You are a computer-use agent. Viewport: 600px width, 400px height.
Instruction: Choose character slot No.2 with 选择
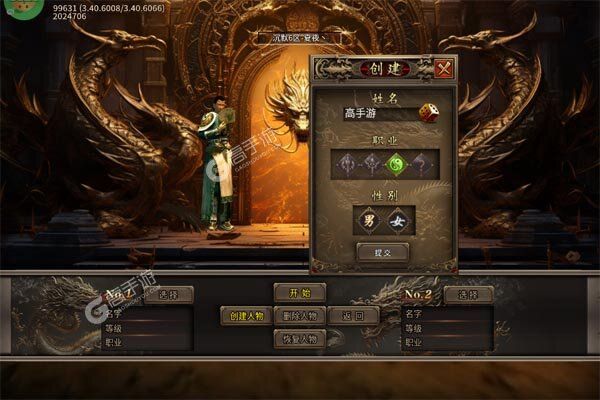tap(468, 295)
